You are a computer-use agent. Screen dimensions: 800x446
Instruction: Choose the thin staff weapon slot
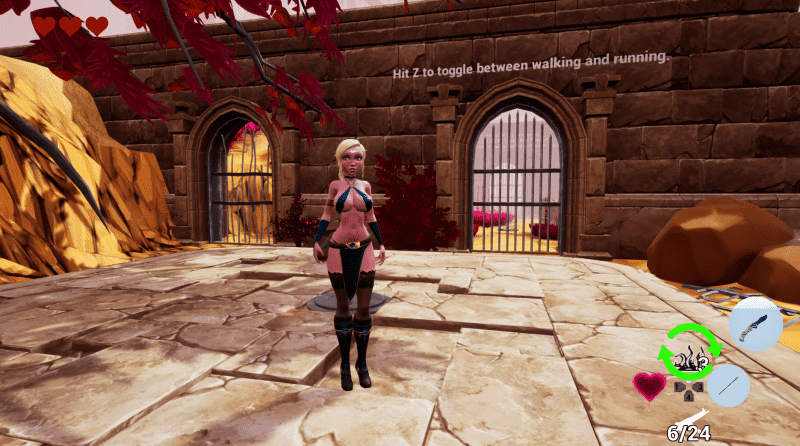(x=728, y=385)
